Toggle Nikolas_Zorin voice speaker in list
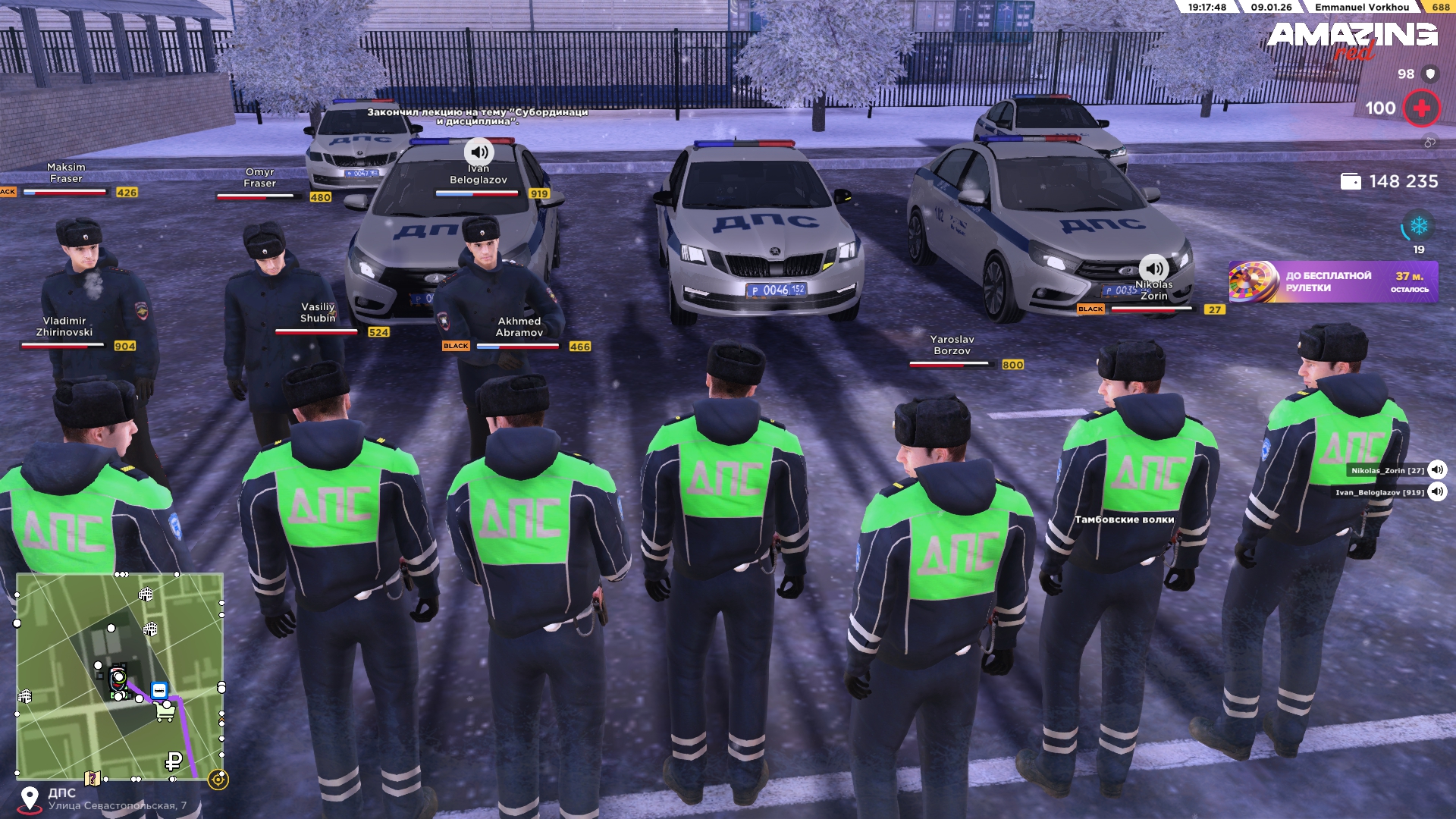The width and height of the screenshot is (1456, 819). click(x=1437, y=470)
